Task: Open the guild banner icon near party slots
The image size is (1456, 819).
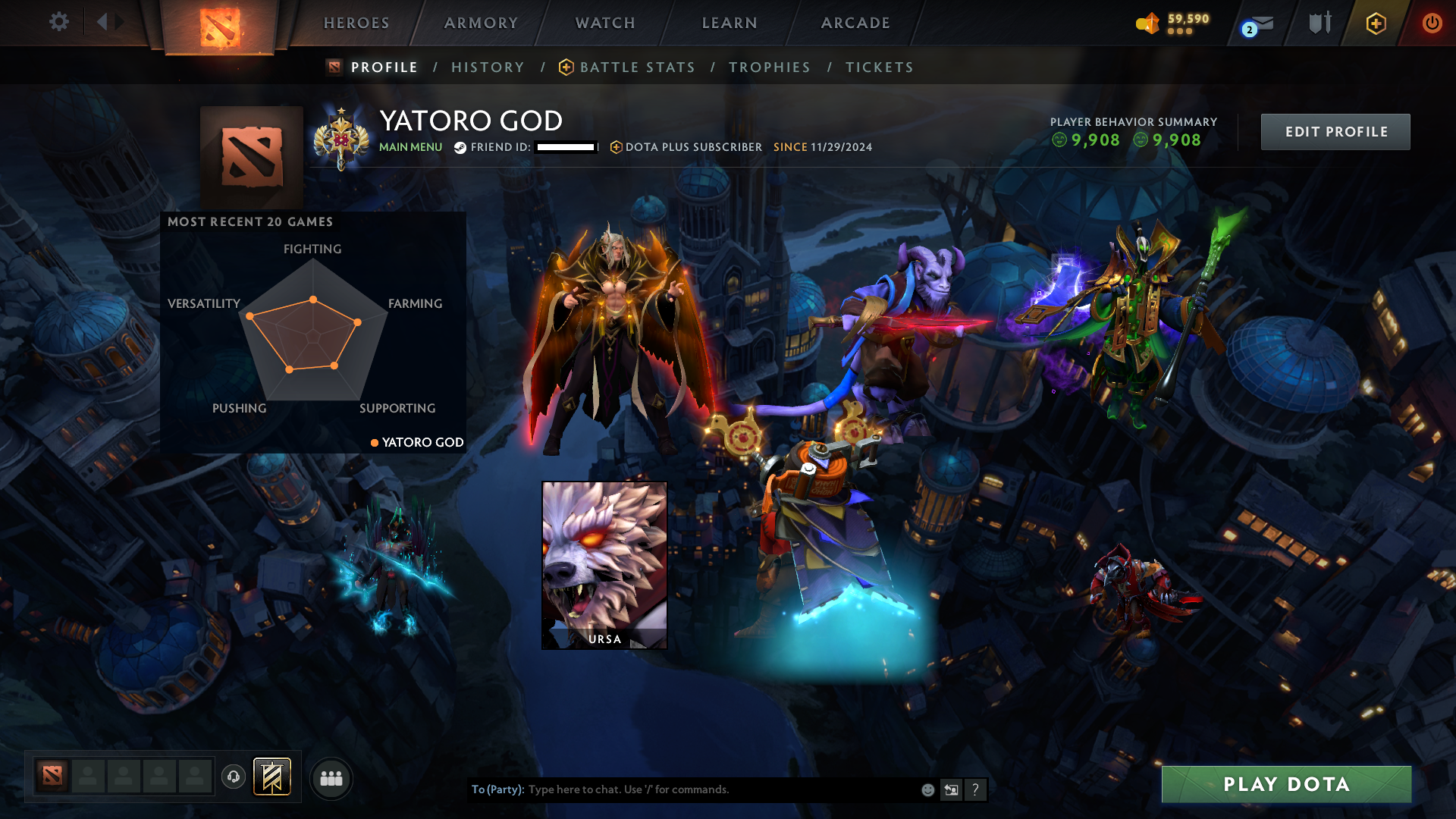Action: coord(272,777)
